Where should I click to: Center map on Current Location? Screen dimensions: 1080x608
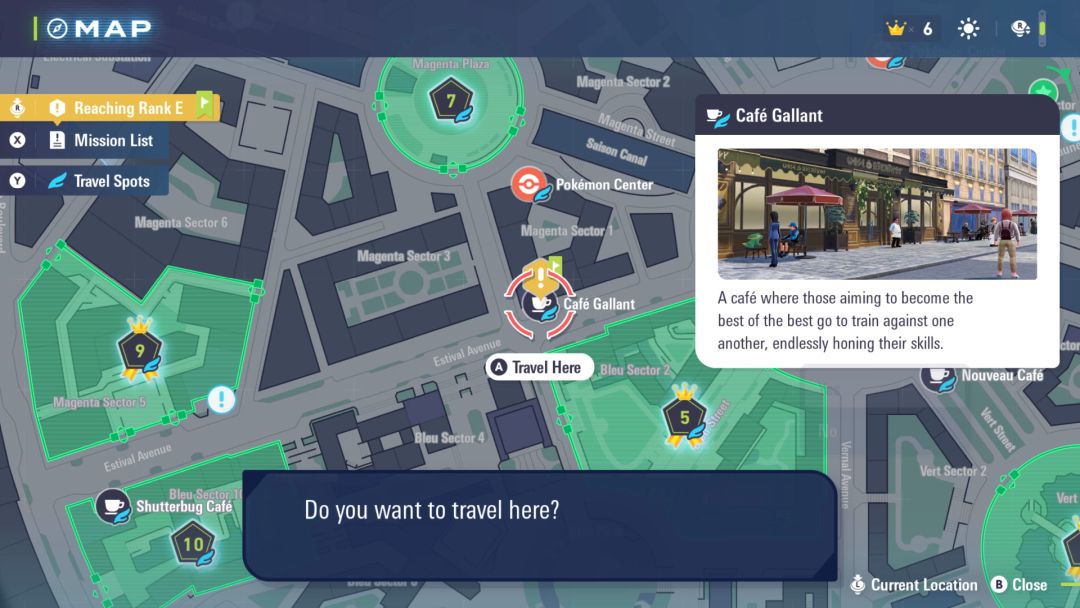click(914, 585)
